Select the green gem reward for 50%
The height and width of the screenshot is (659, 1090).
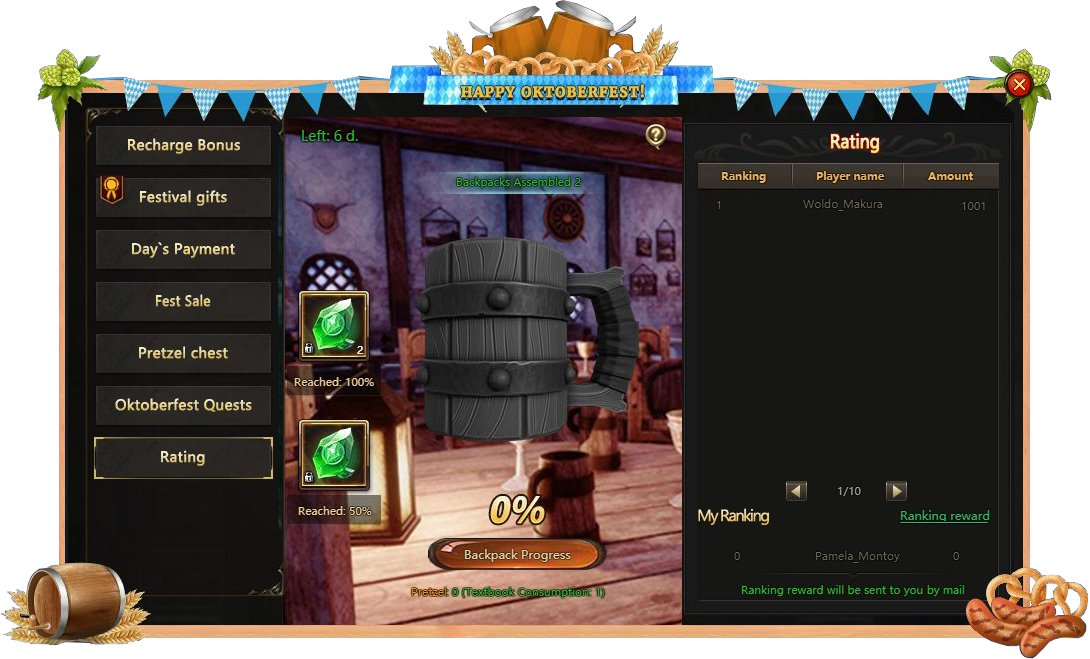(334, 455)
